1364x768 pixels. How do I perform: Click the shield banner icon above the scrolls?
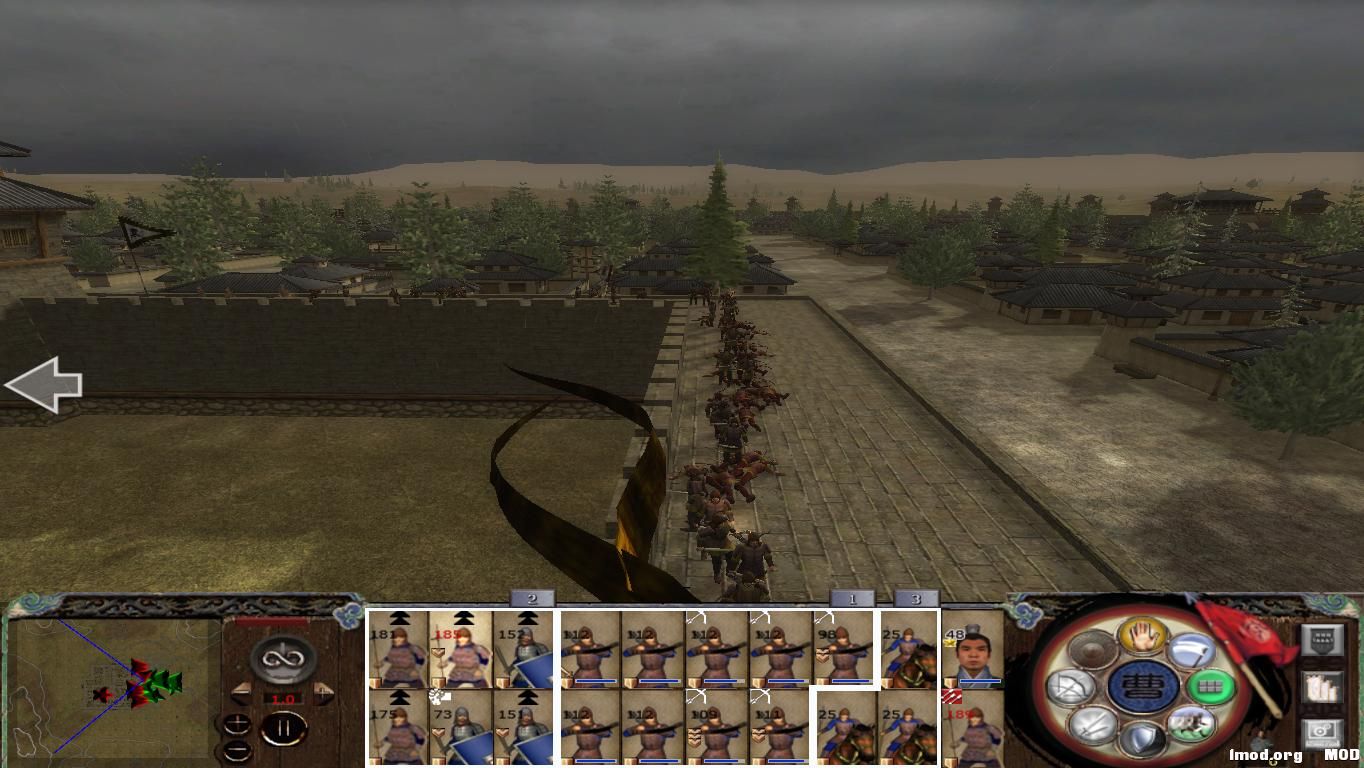pos(1324,641)
